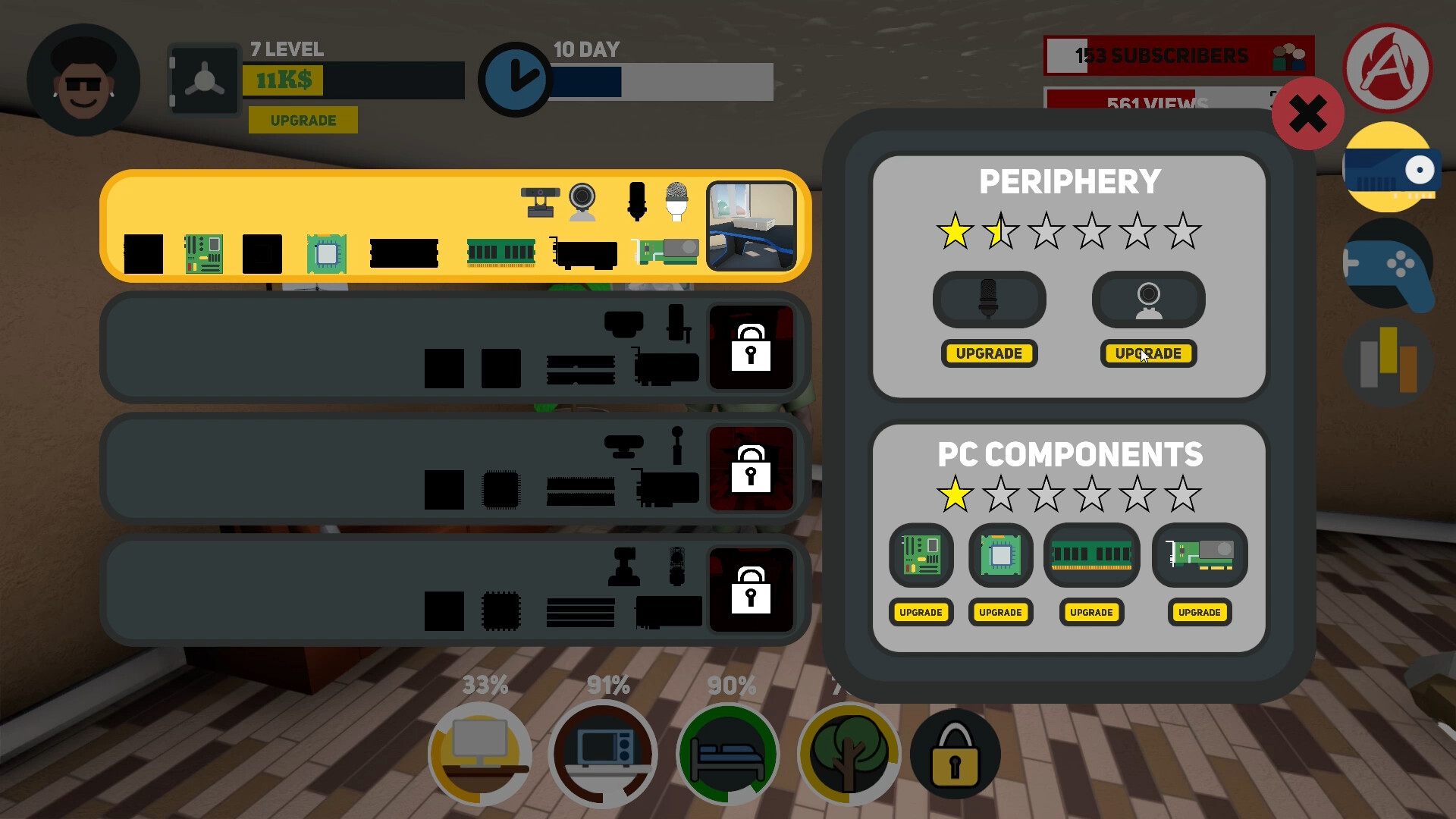Screen dimensions: 1456x819
Task: Unlock the second PC row via its padlock
Action: point(750,348)
